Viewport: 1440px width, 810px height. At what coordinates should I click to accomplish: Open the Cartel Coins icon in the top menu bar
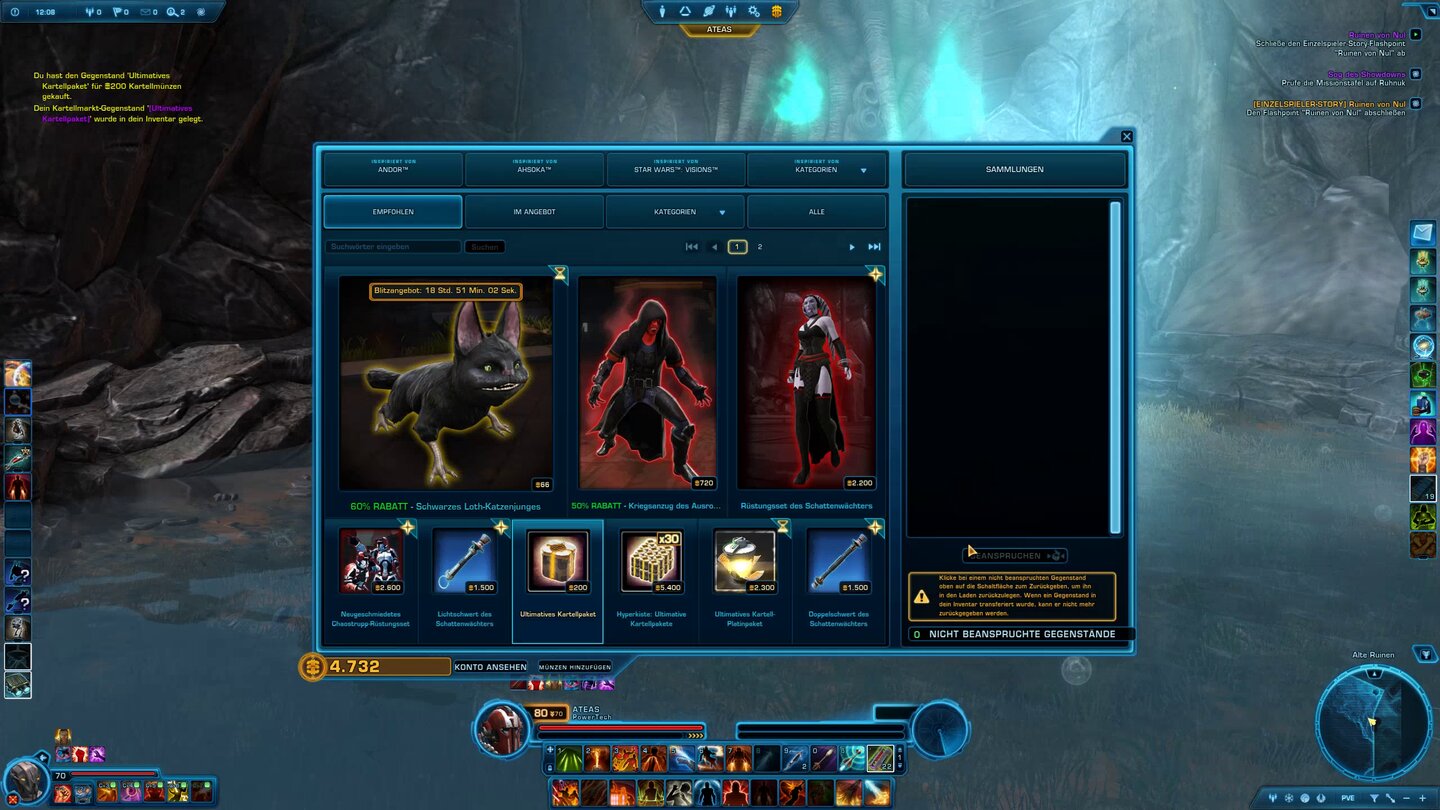[x=779, y=11]
